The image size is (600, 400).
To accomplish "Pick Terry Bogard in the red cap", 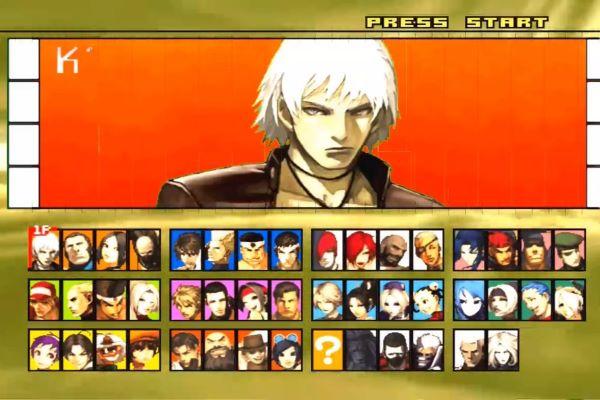I will coord(45,299).
